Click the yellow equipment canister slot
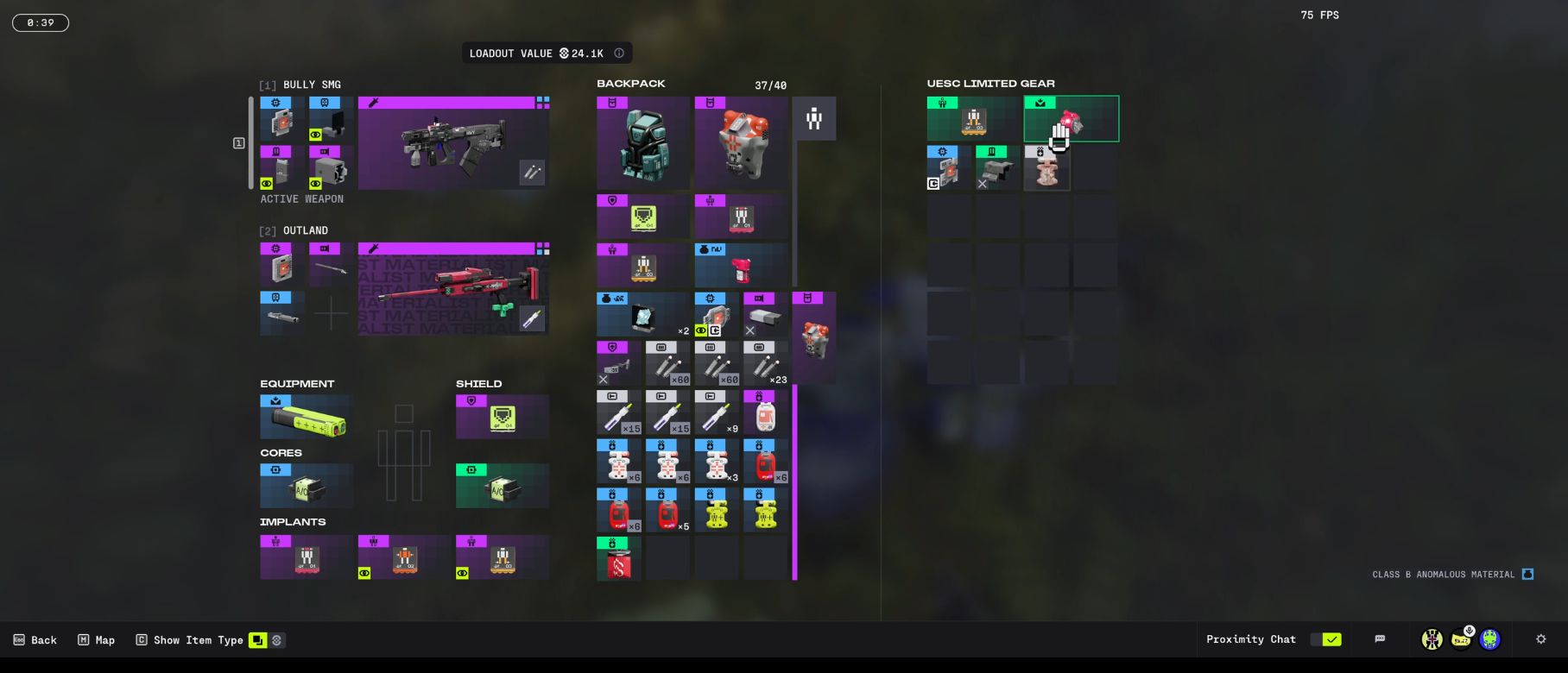 307,418
